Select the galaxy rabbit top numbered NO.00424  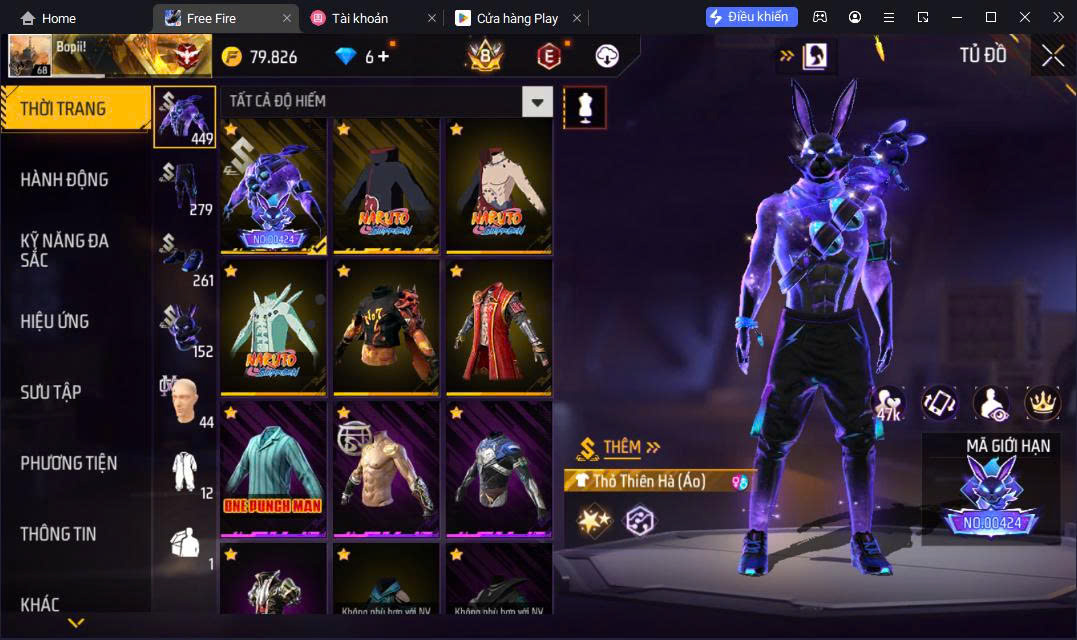point(273,186)
